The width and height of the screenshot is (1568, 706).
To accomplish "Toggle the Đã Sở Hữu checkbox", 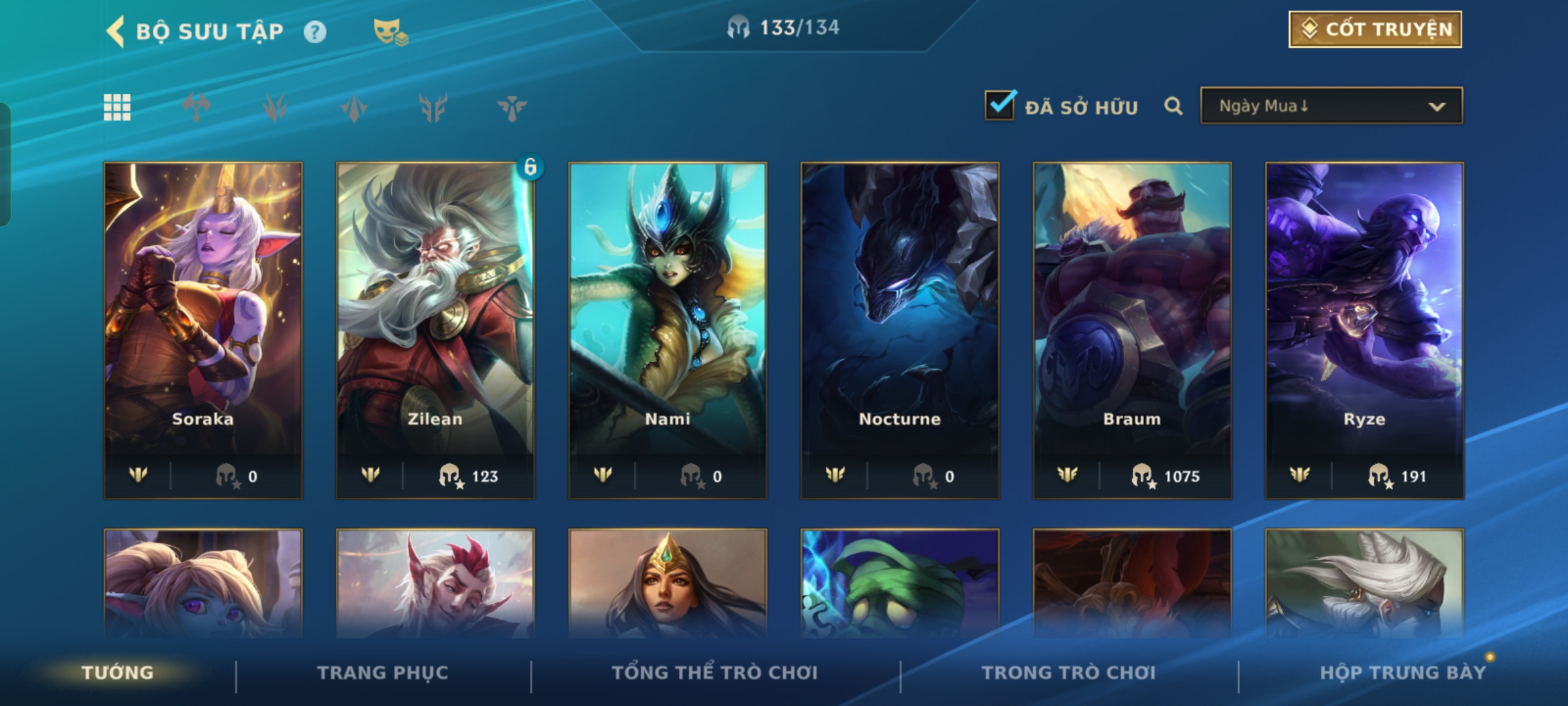I will pyautogui.click(x=1000, y=106).
